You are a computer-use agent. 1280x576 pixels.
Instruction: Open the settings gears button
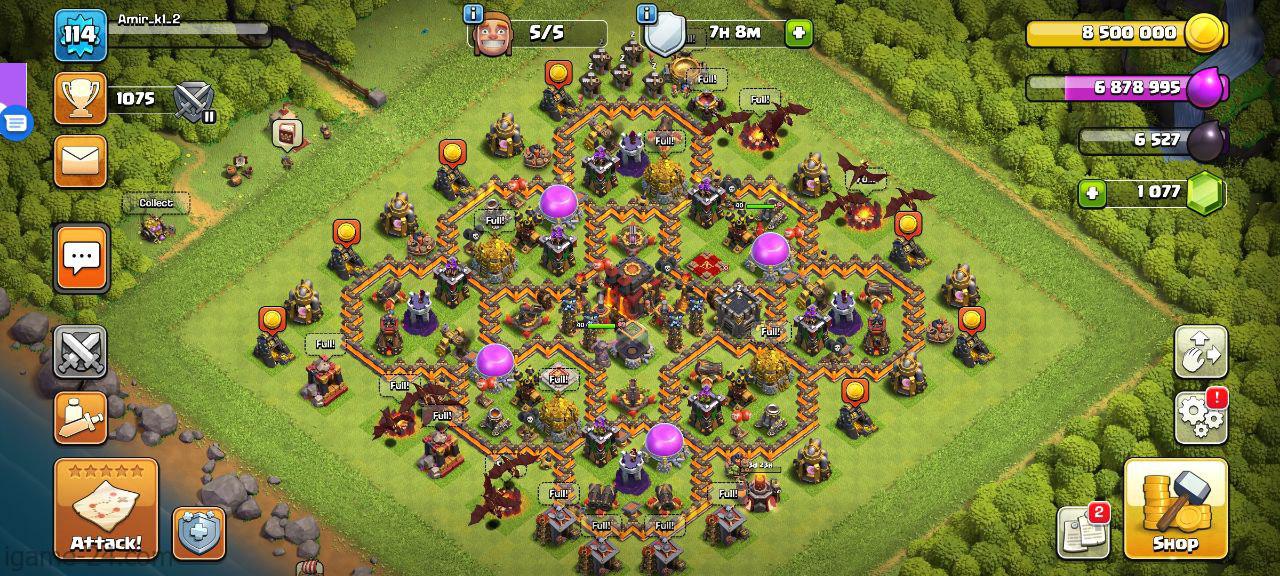1201,416
